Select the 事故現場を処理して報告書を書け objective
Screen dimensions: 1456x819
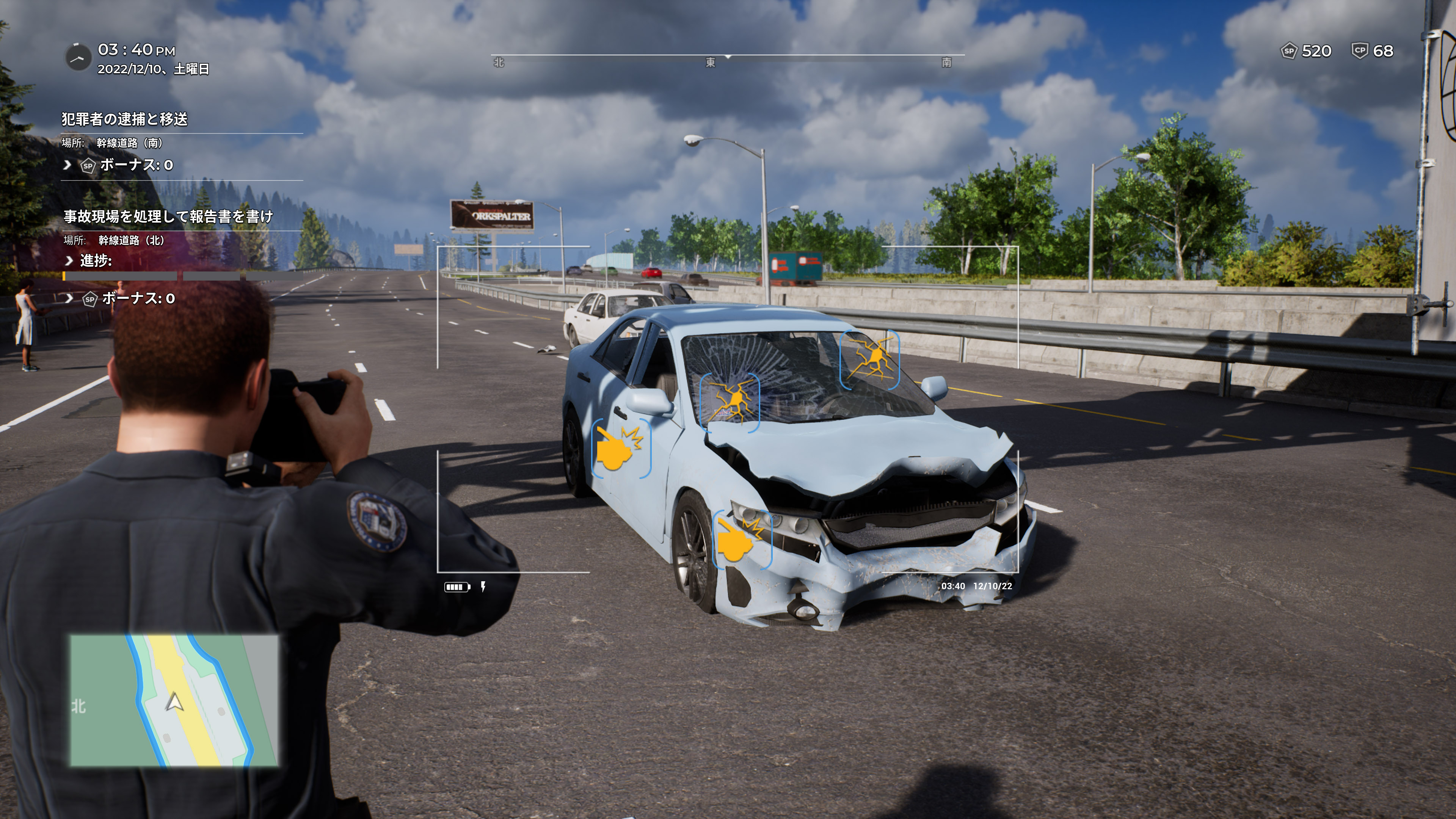coord(168,217)
